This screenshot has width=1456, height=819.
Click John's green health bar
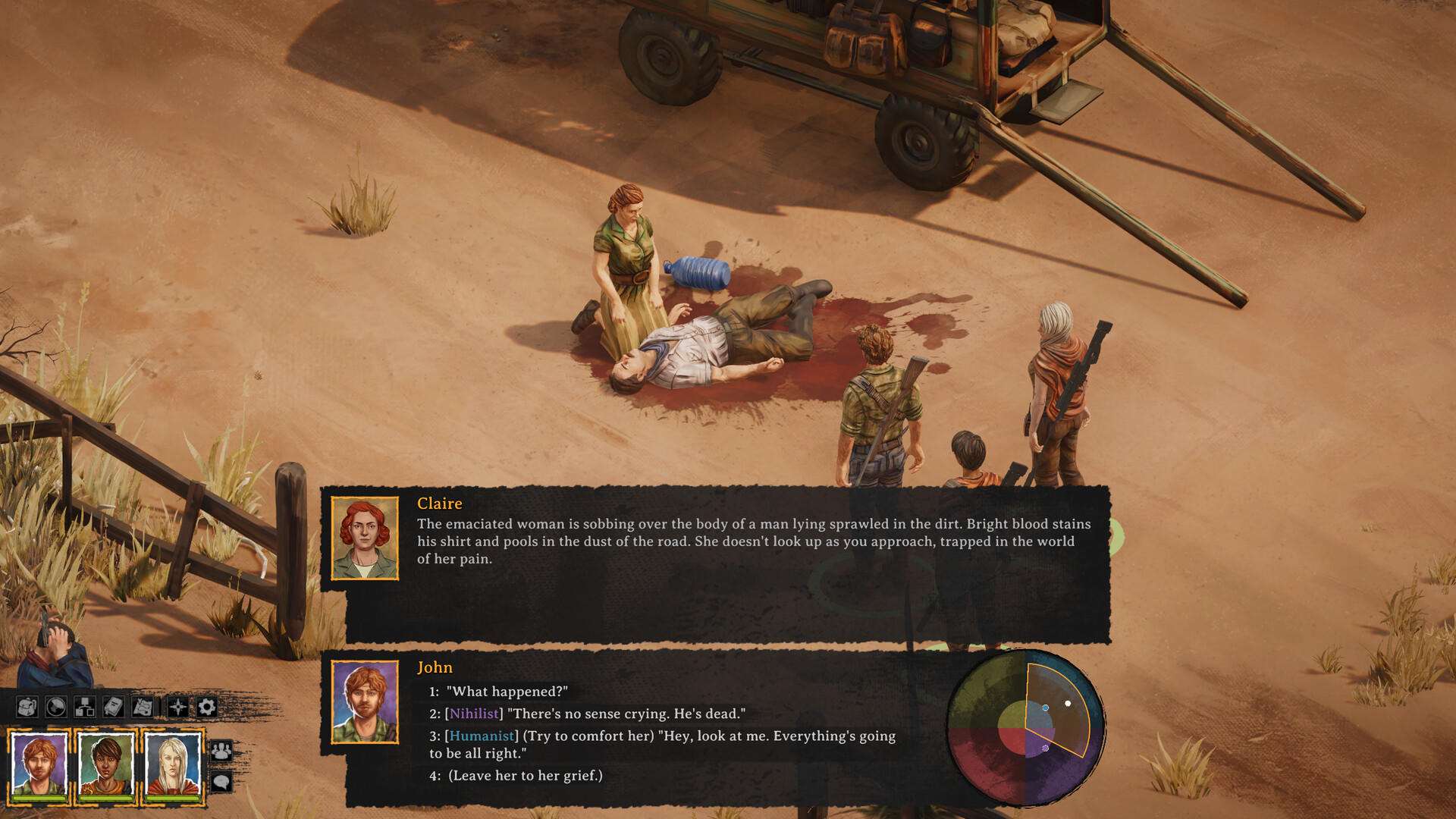(x=38, y=799)
